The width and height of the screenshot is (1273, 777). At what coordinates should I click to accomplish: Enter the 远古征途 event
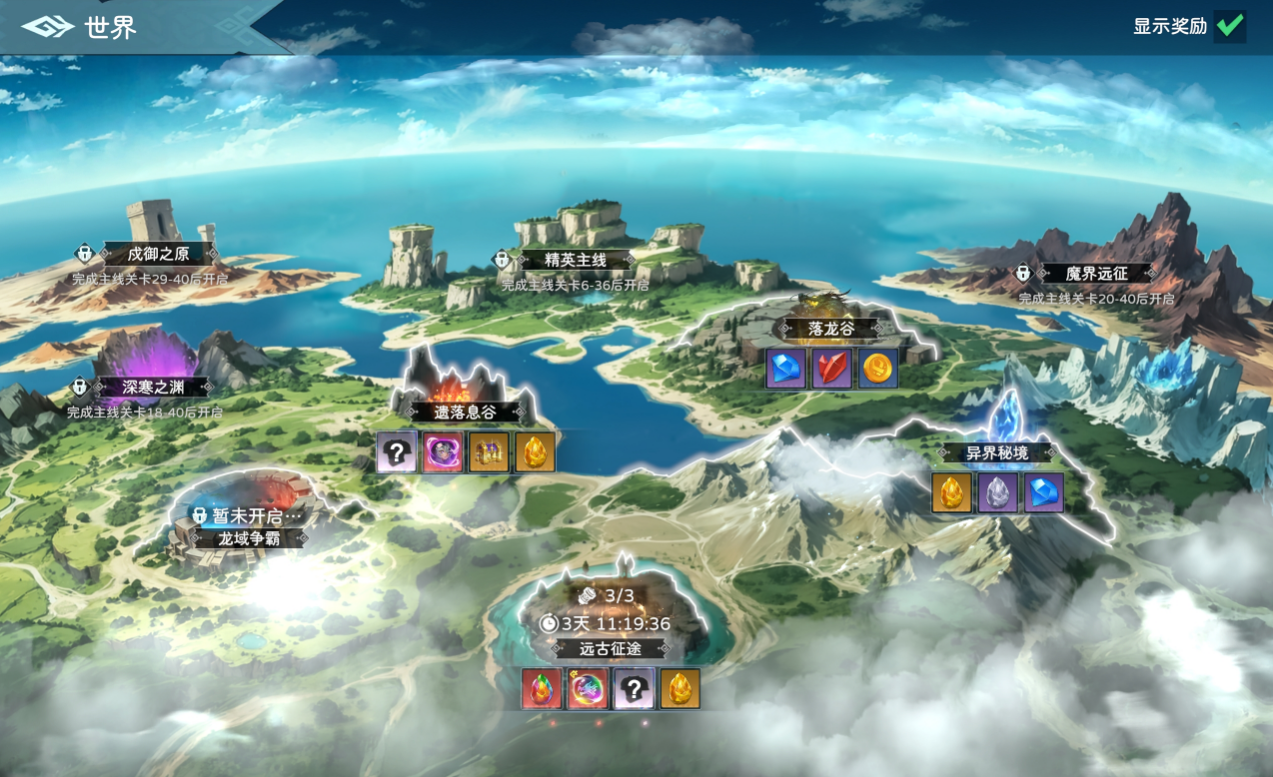tap(610, 648)
